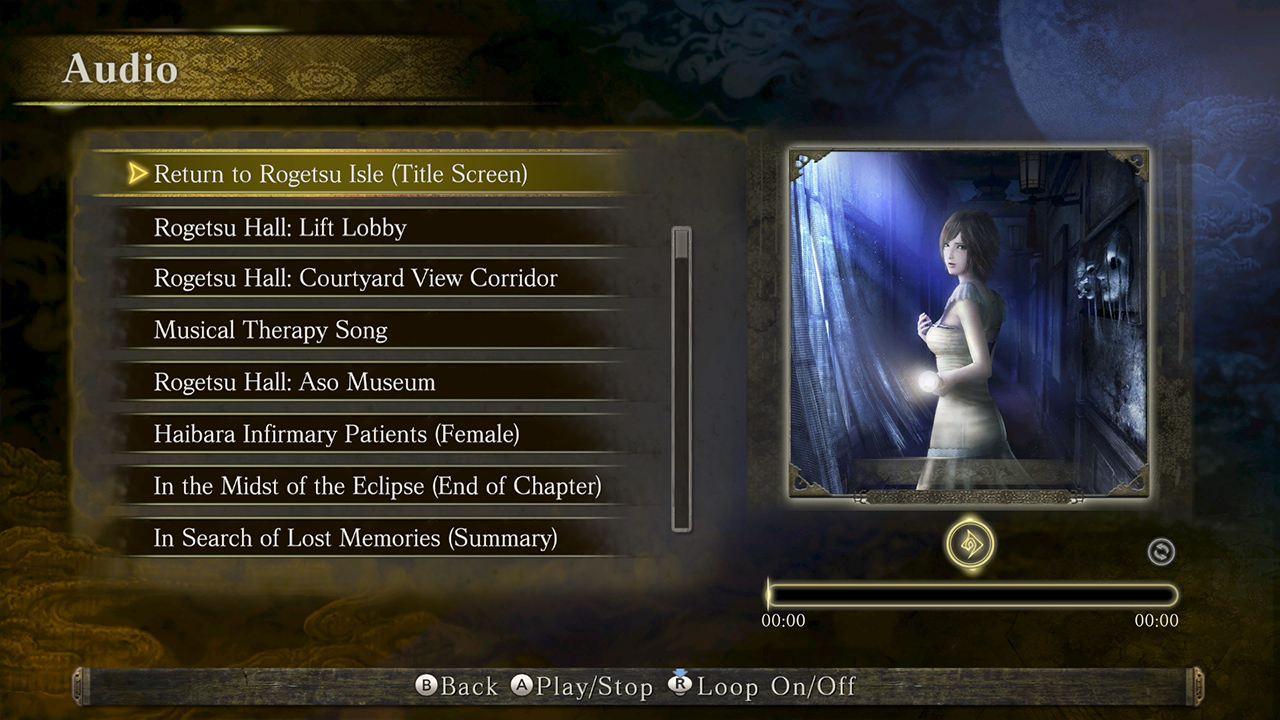This screenshot has width=1280, height=720.
Task: Open the Audio screen title banner
Action: pos(120,69)
